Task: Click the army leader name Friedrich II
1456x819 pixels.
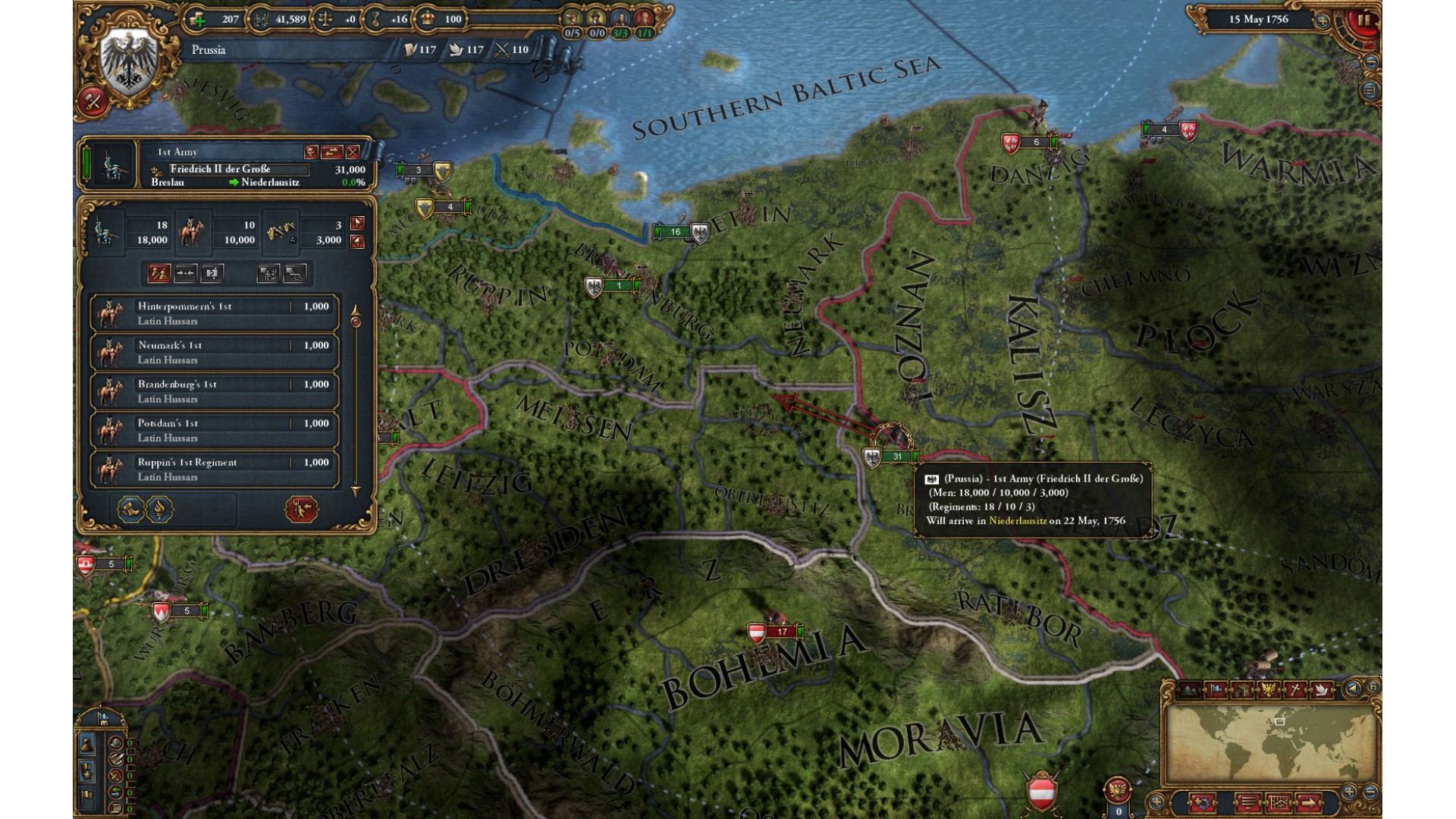Action: click(221, 169)
